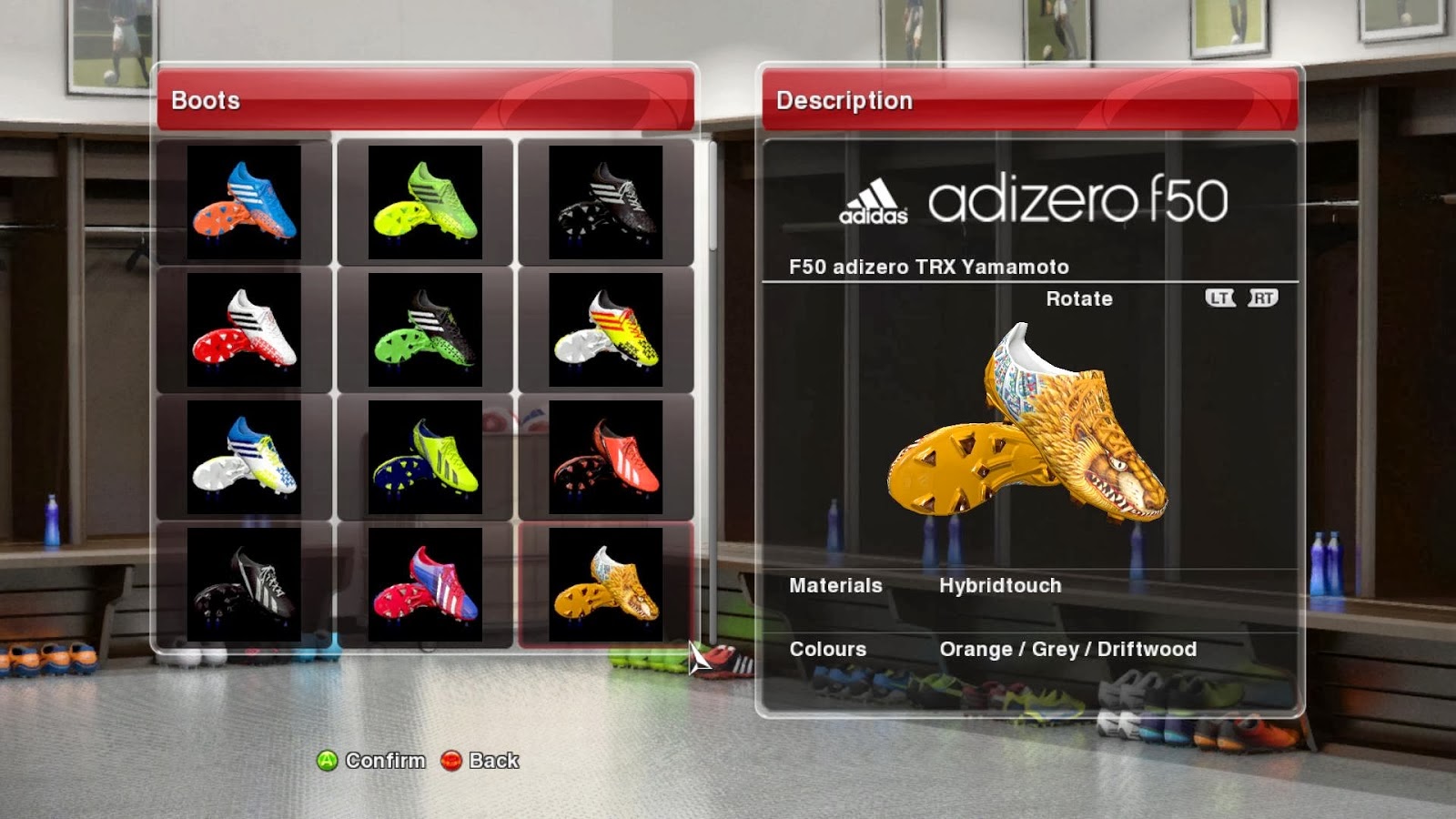Select the yellow boots with navy stripes
Screen dimensions: 1456x819
coord(428,459)
